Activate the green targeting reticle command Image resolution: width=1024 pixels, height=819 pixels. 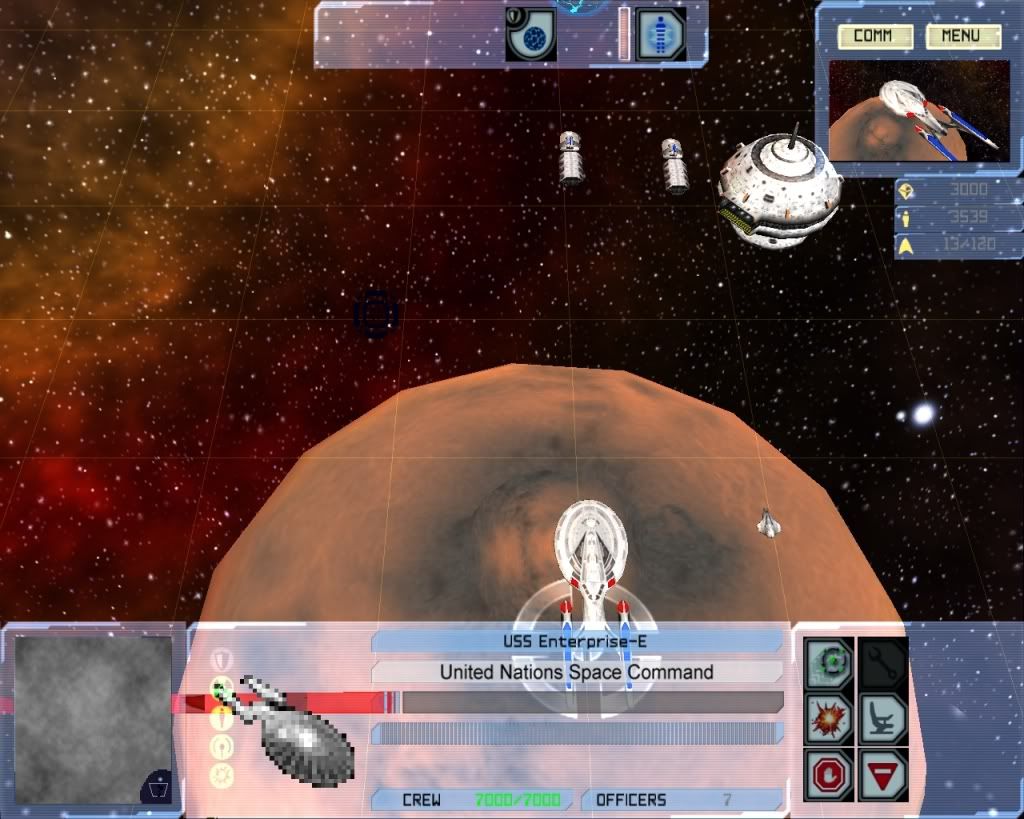[830, 663]
